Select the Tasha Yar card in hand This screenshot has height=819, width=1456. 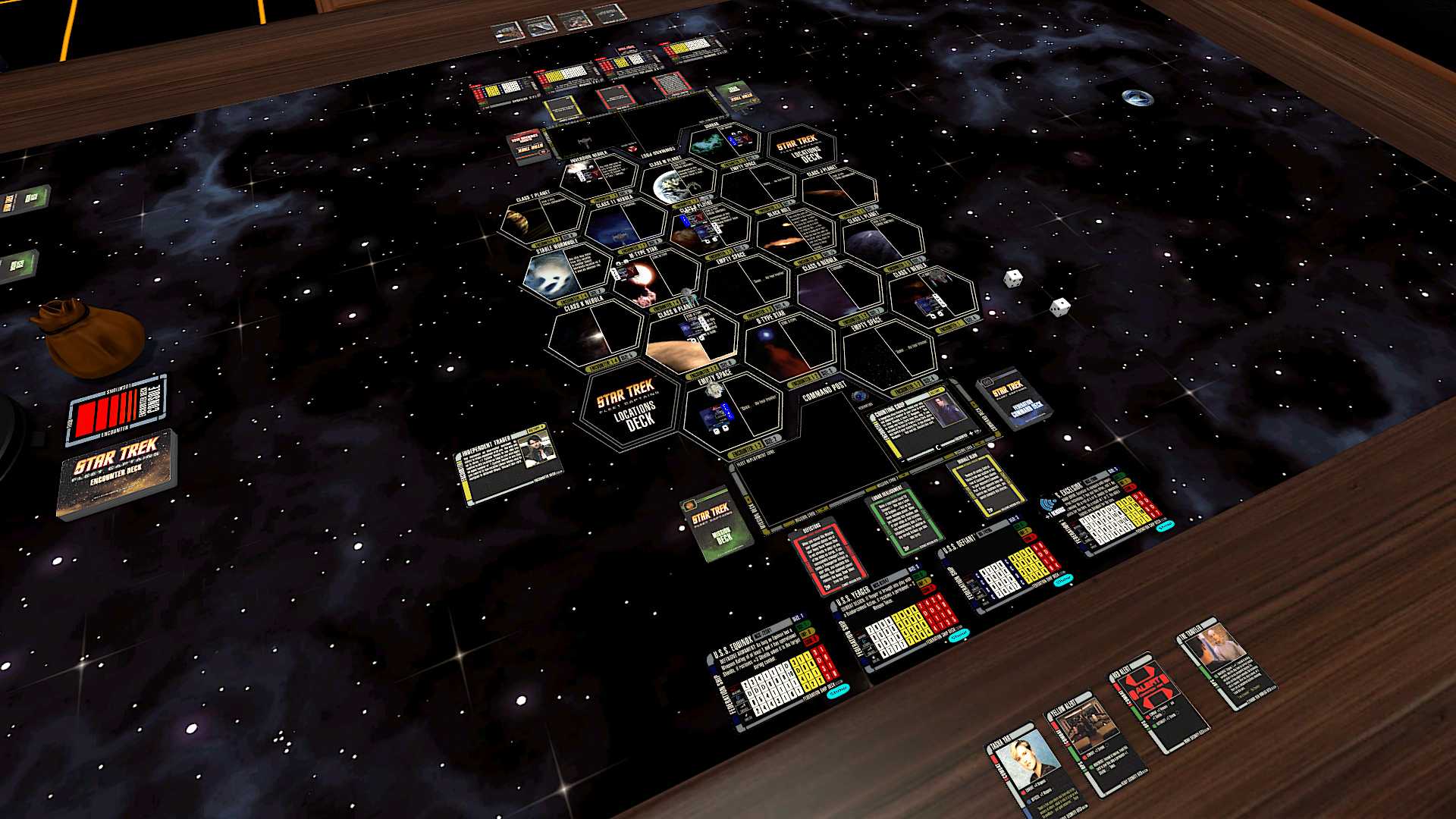[1028, 766]
